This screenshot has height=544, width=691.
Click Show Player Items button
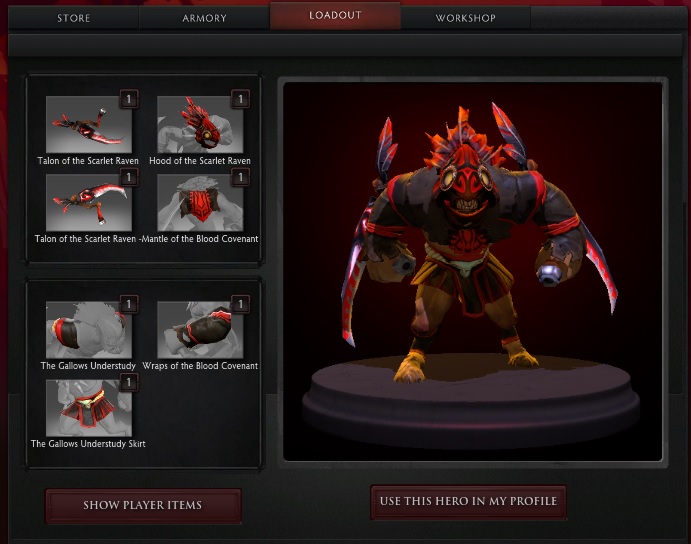click(x=142, y=505)
